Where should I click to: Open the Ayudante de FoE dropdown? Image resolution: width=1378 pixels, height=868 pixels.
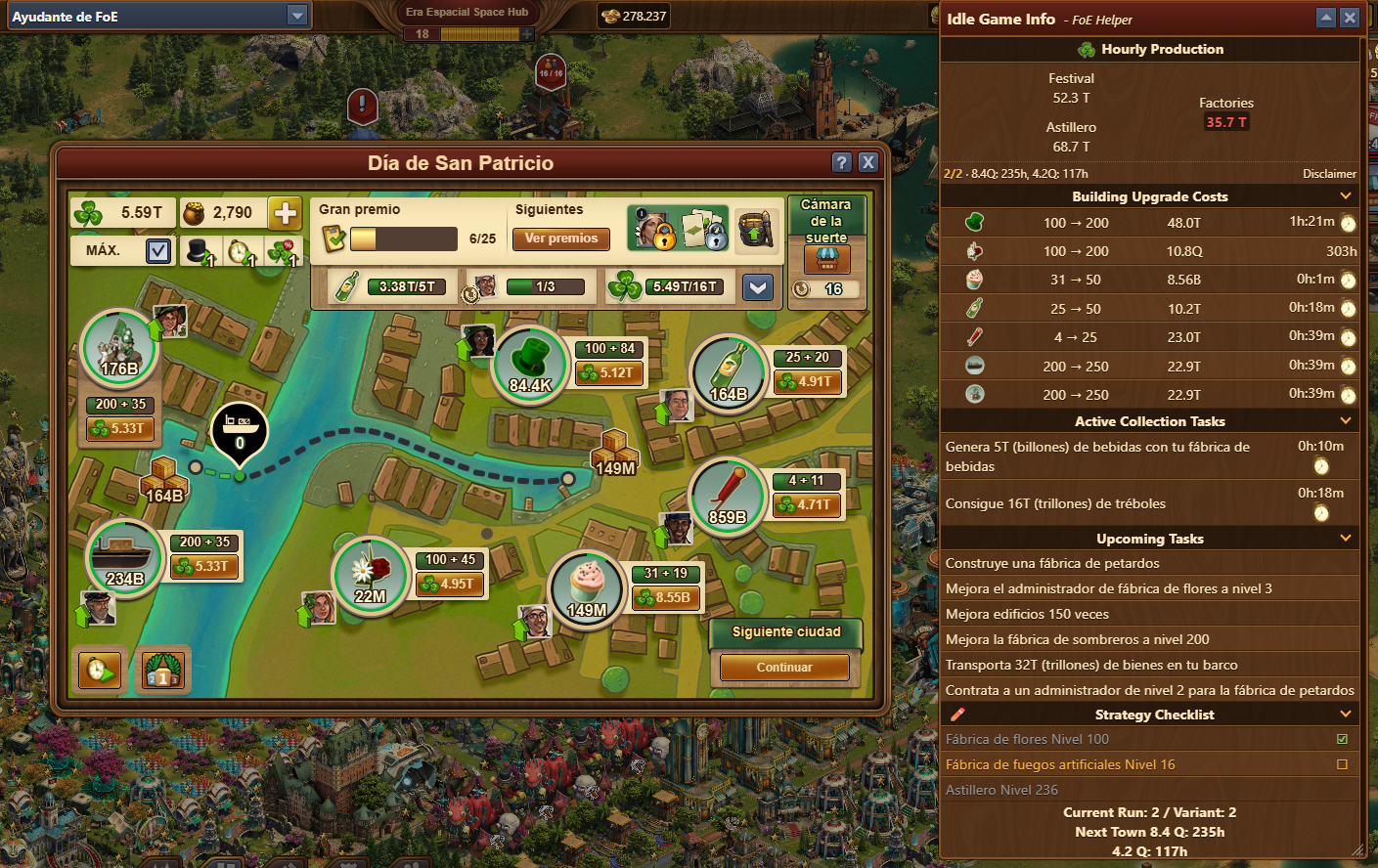[297, 16]
